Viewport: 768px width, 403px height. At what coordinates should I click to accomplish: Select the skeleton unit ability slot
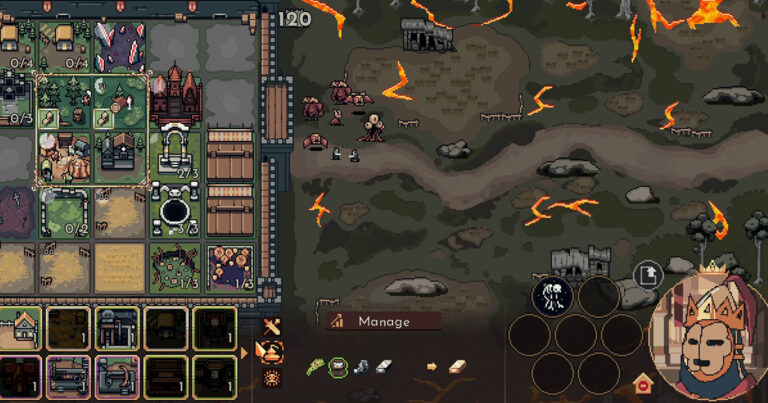pyautogui.click(x=551, y=296)
